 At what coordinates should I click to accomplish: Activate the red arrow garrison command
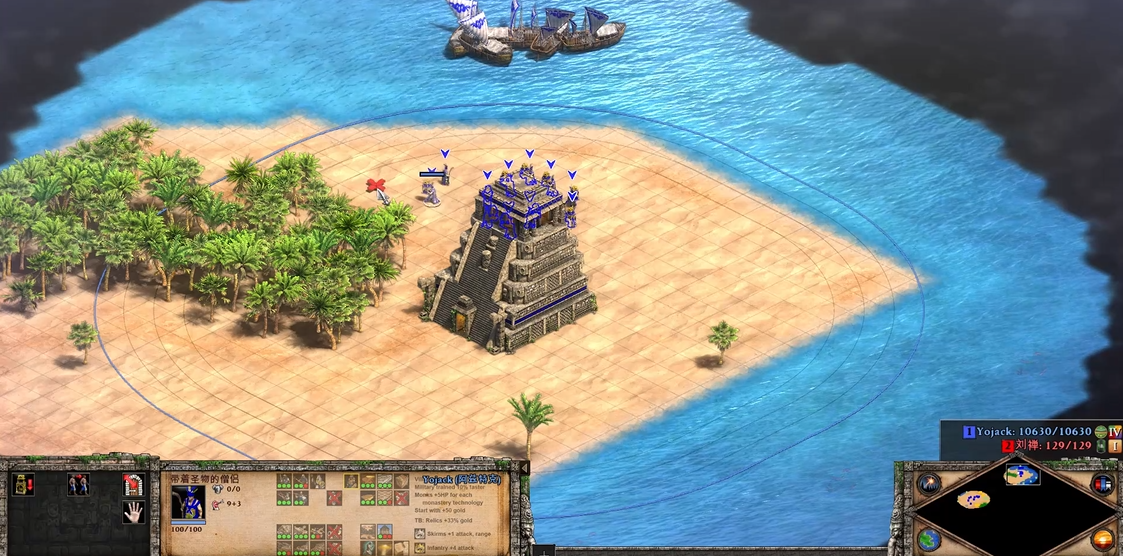click(133, 485)
